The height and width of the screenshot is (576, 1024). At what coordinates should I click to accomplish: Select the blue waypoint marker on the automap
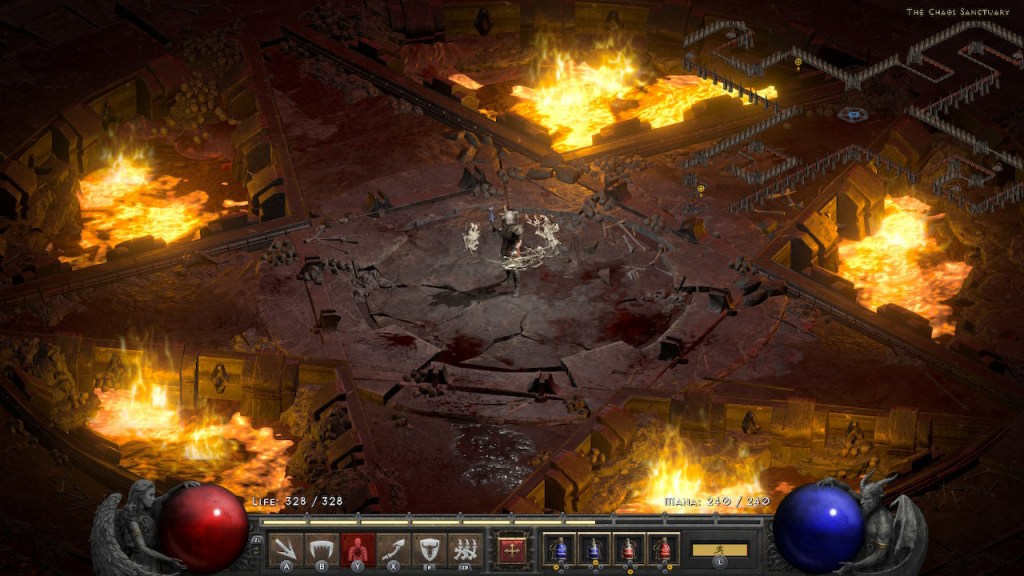click(x=852, y=114)
